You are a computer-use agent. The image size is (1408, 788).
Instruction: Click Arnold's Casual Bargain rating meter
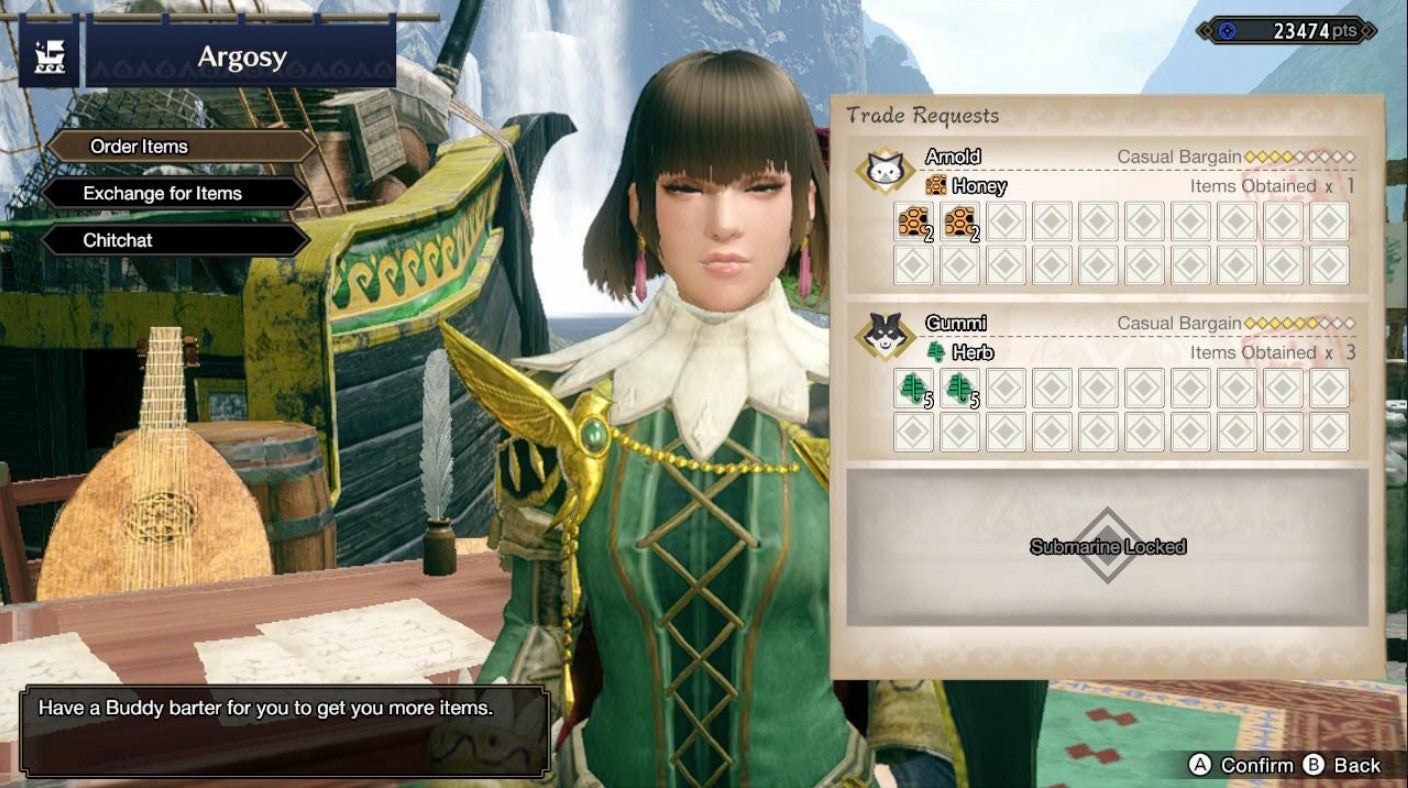[x=1300, y=156]
